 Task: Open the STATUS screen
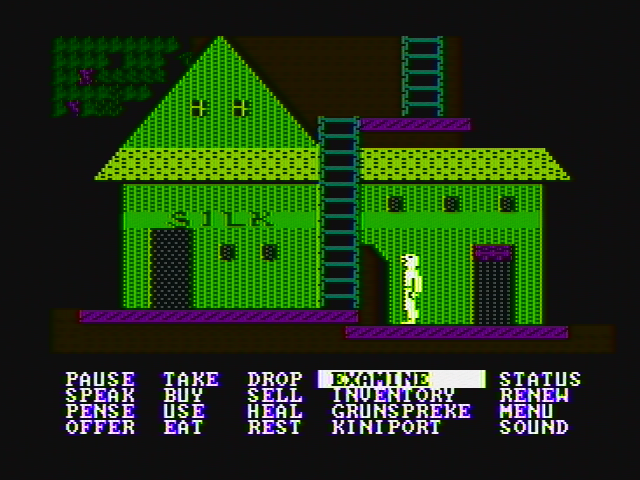click(x=540, y=379)
